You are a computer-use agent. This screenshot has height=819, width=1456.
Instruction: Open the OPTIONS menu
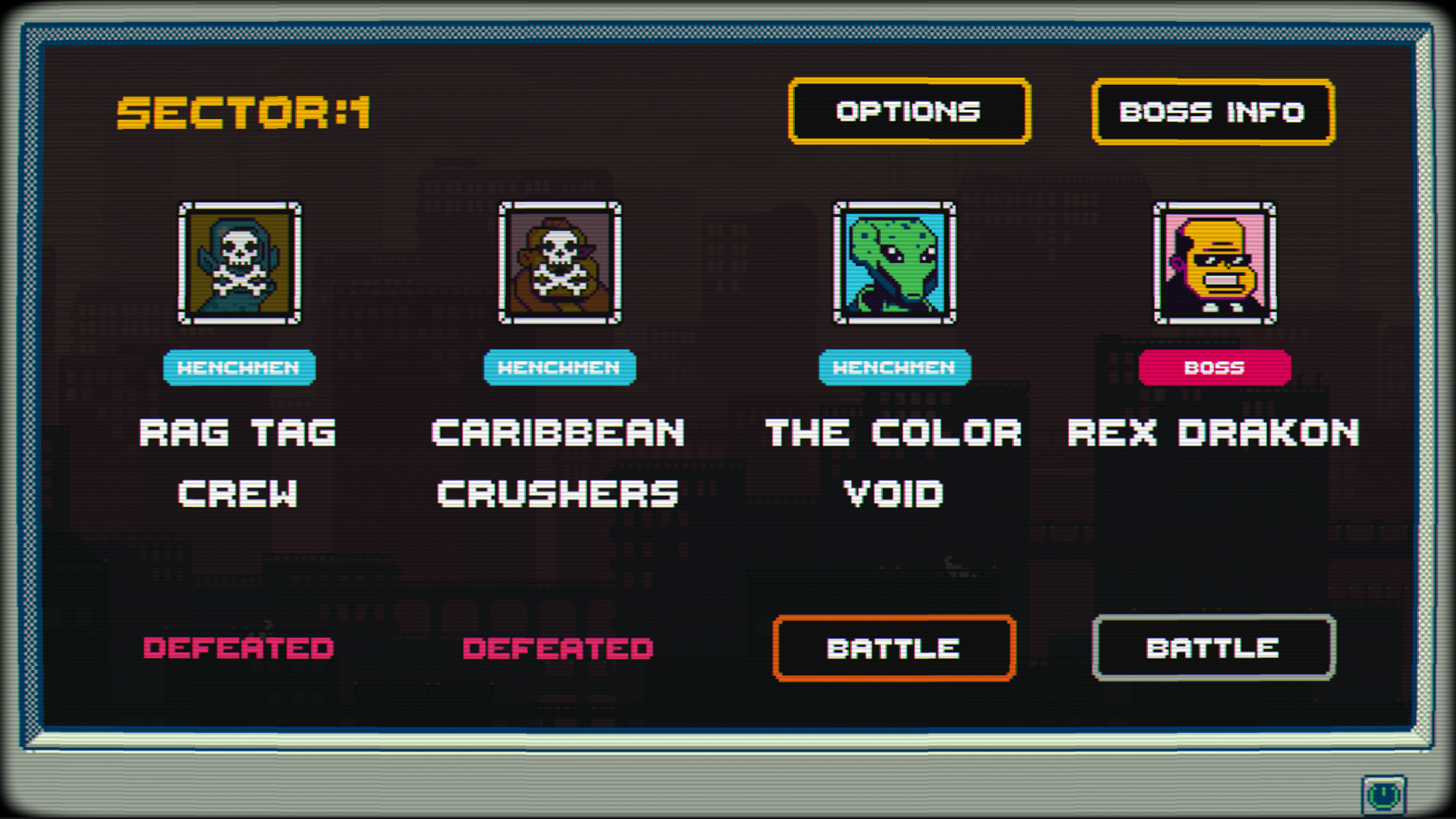pyautogui.click(x=909, y=111)
